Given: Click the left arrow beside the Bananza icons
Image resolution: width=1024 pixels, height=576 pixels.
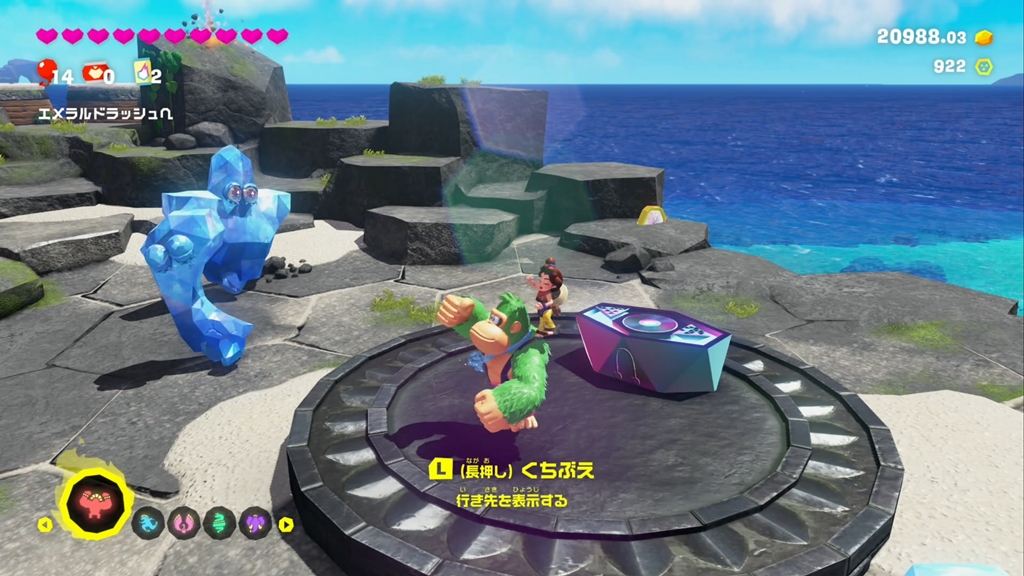Looking at the screenshot, I should [44, 524].
